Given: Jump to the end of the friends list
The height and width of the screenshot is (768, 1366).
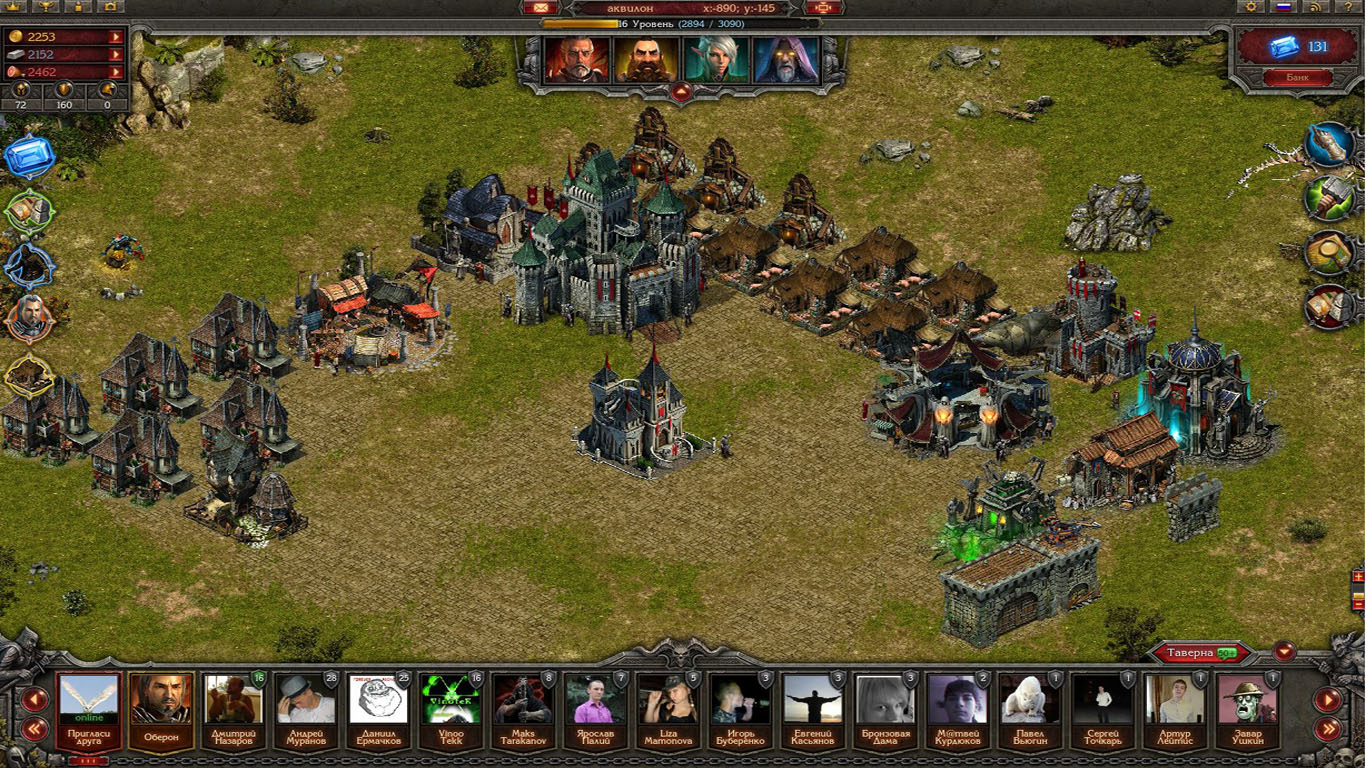Looking at the screenshot, I should click(1328, 729).
